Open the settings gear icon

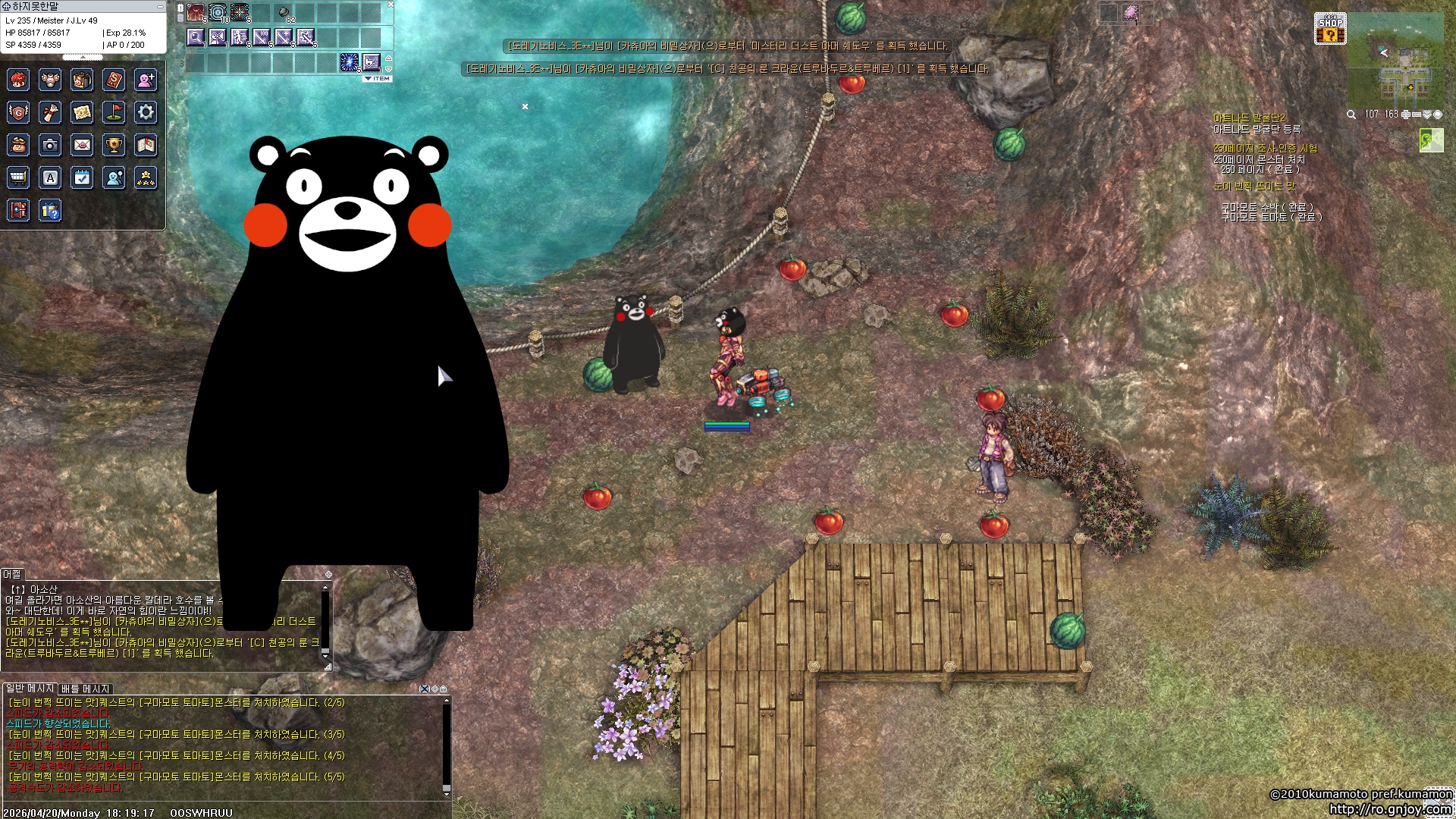146,112
